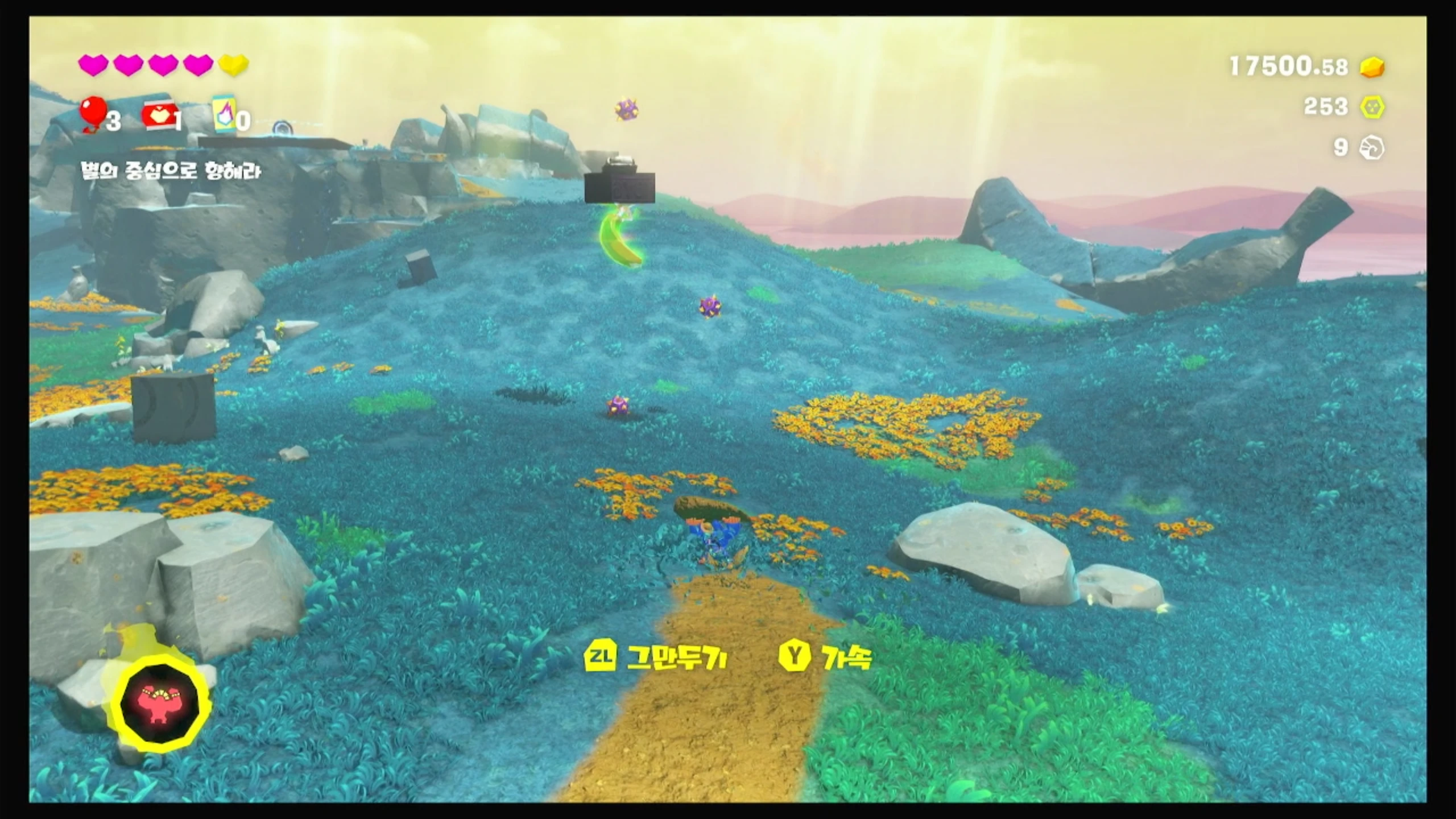Click the white fossil counter icon
This screenshot has width=1456, height=819.
coord(1371,148)
